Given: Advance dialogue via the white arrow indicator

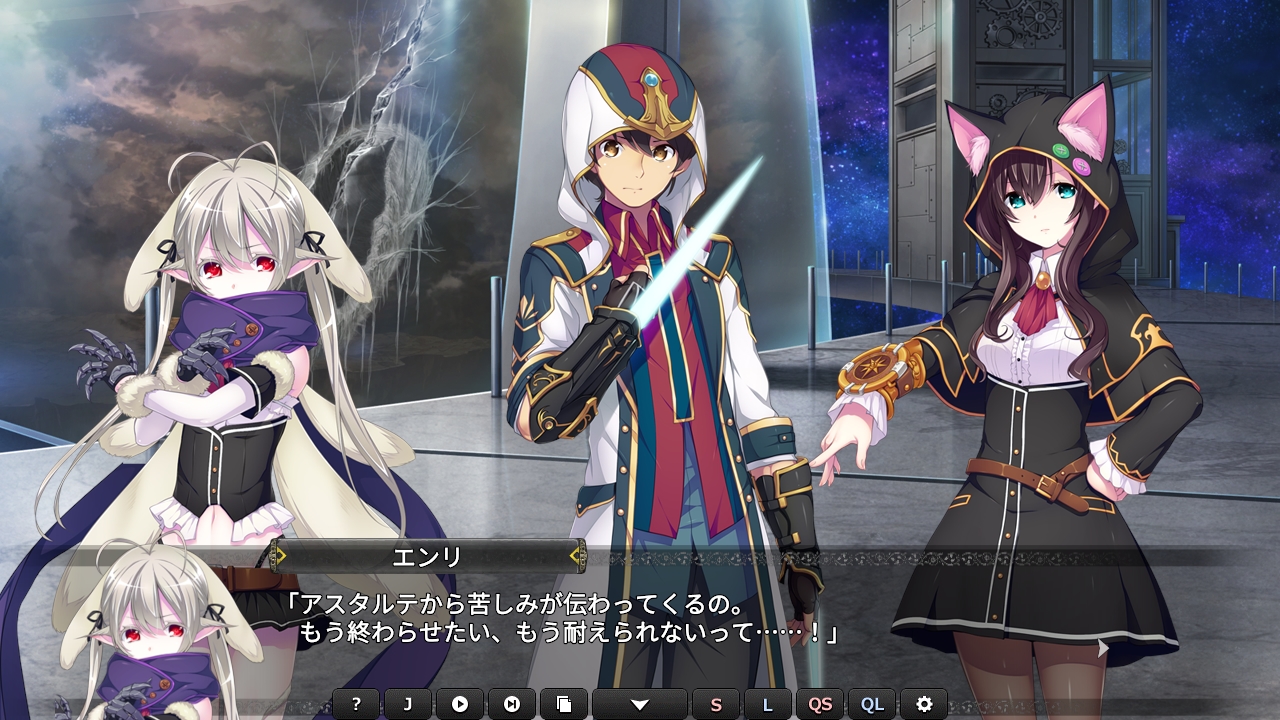Looking at the screenshot, I should 1102,648.
